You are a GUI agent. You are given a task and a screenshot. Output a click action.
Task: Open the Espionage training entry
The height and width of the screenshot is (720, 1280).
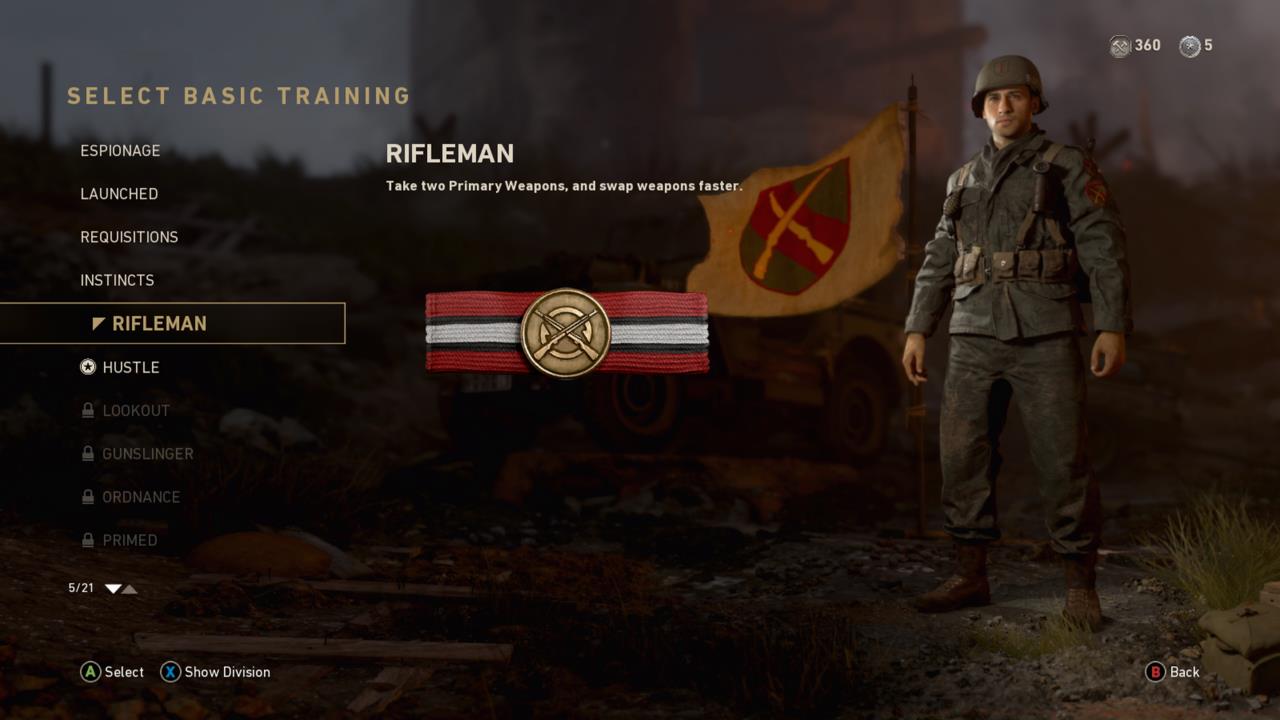[120, 150]
